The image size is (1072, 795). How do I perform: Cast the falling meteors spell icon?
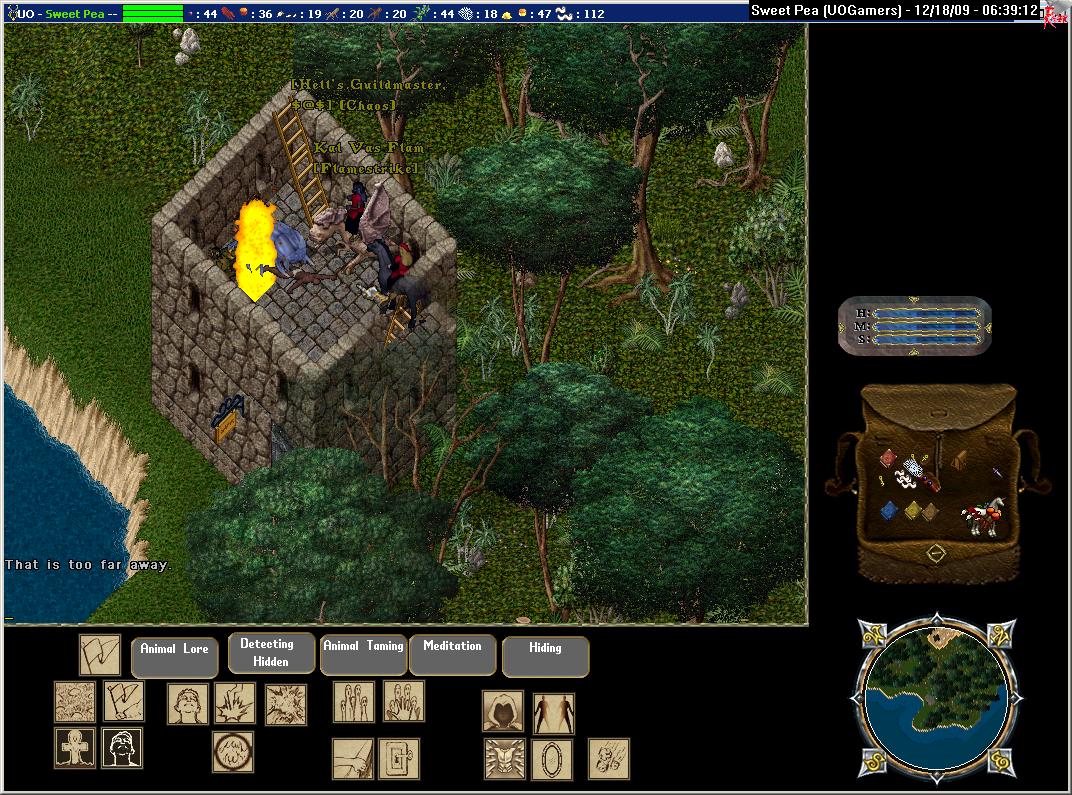(608, 758)
